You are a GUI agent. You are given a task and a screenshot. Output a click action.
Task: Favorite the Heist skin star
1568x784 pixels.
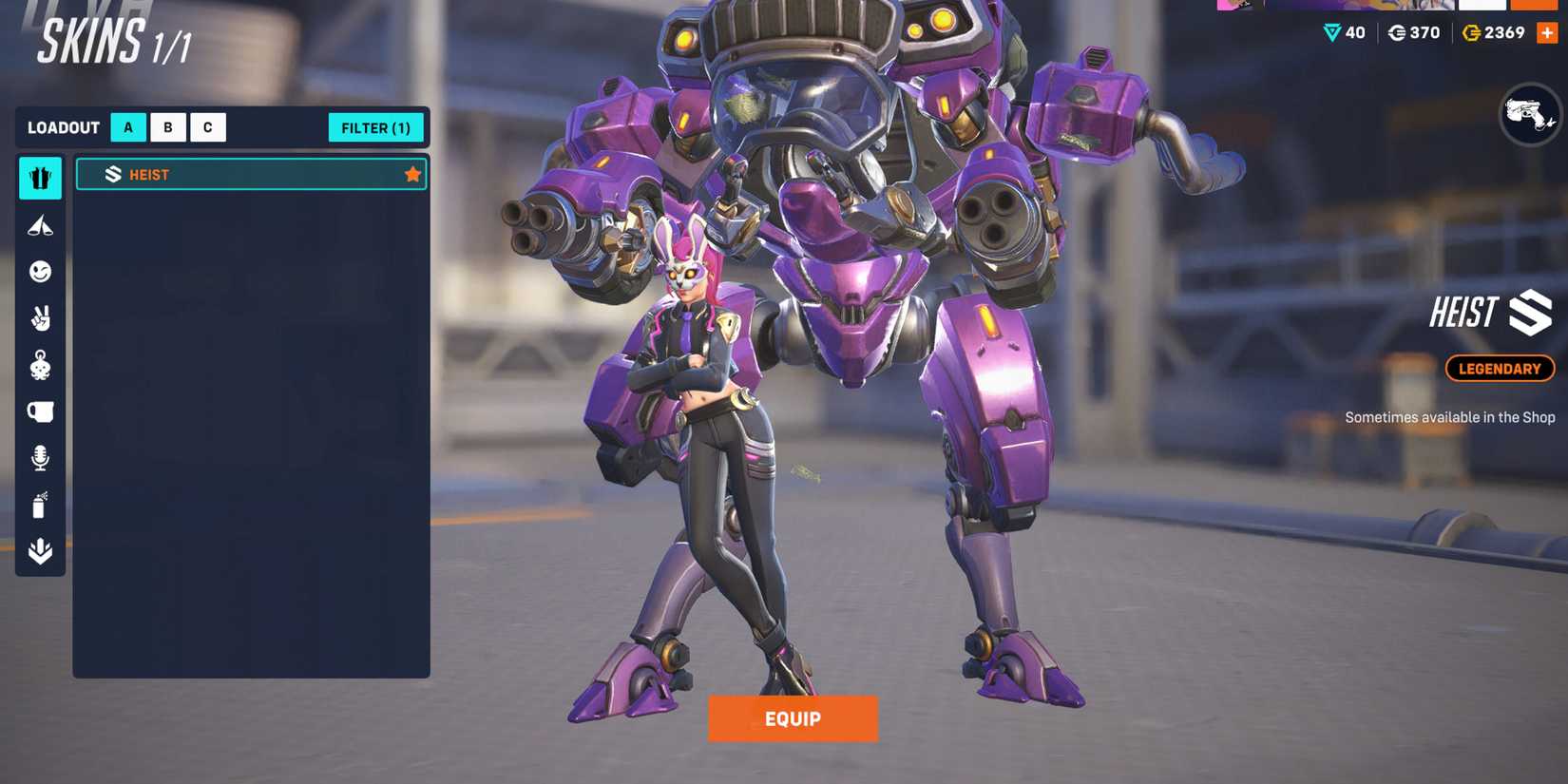(x=412, y=174)
